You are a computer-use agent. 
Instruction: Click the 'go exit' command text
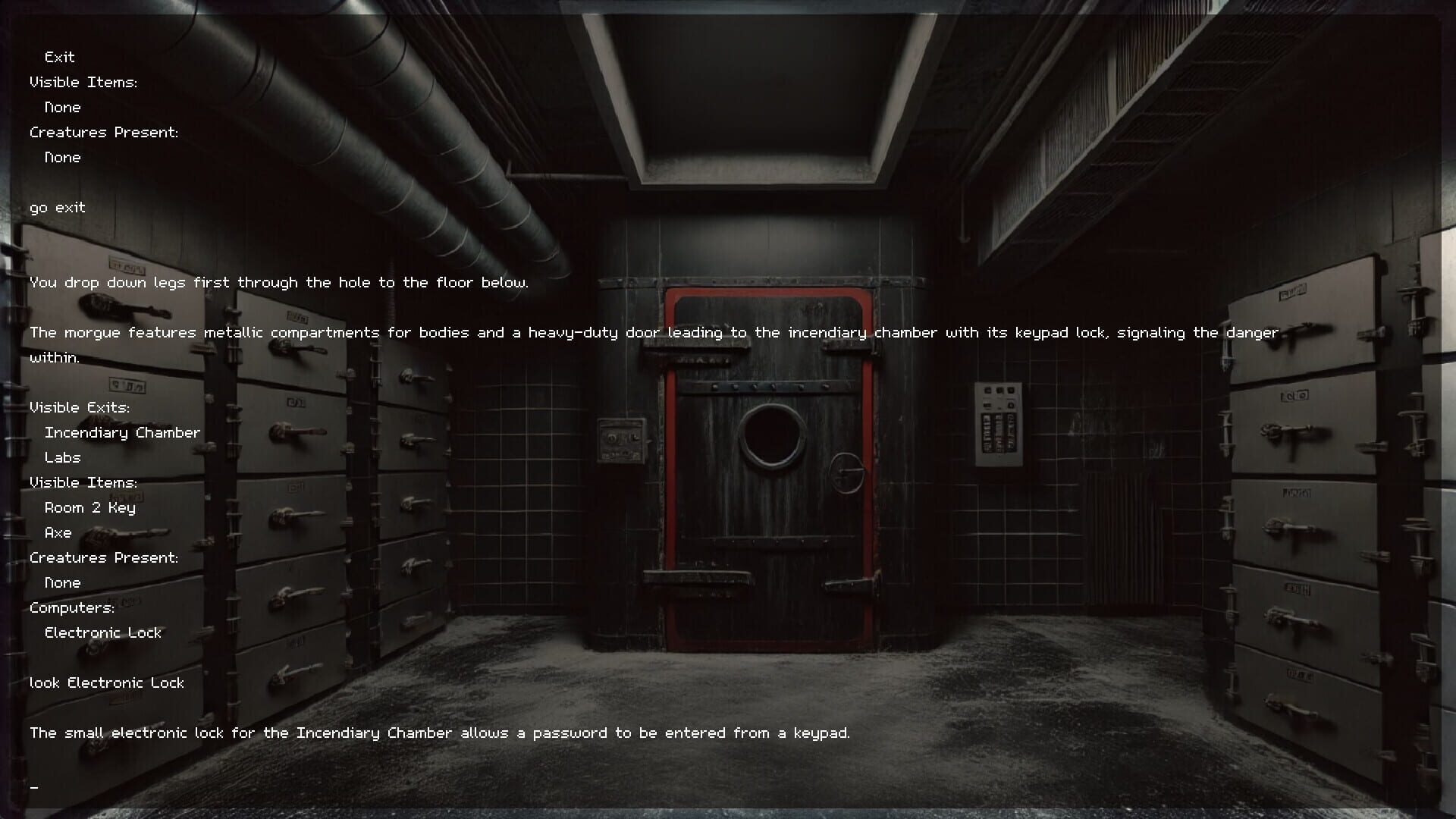click(x=57, y=207)
